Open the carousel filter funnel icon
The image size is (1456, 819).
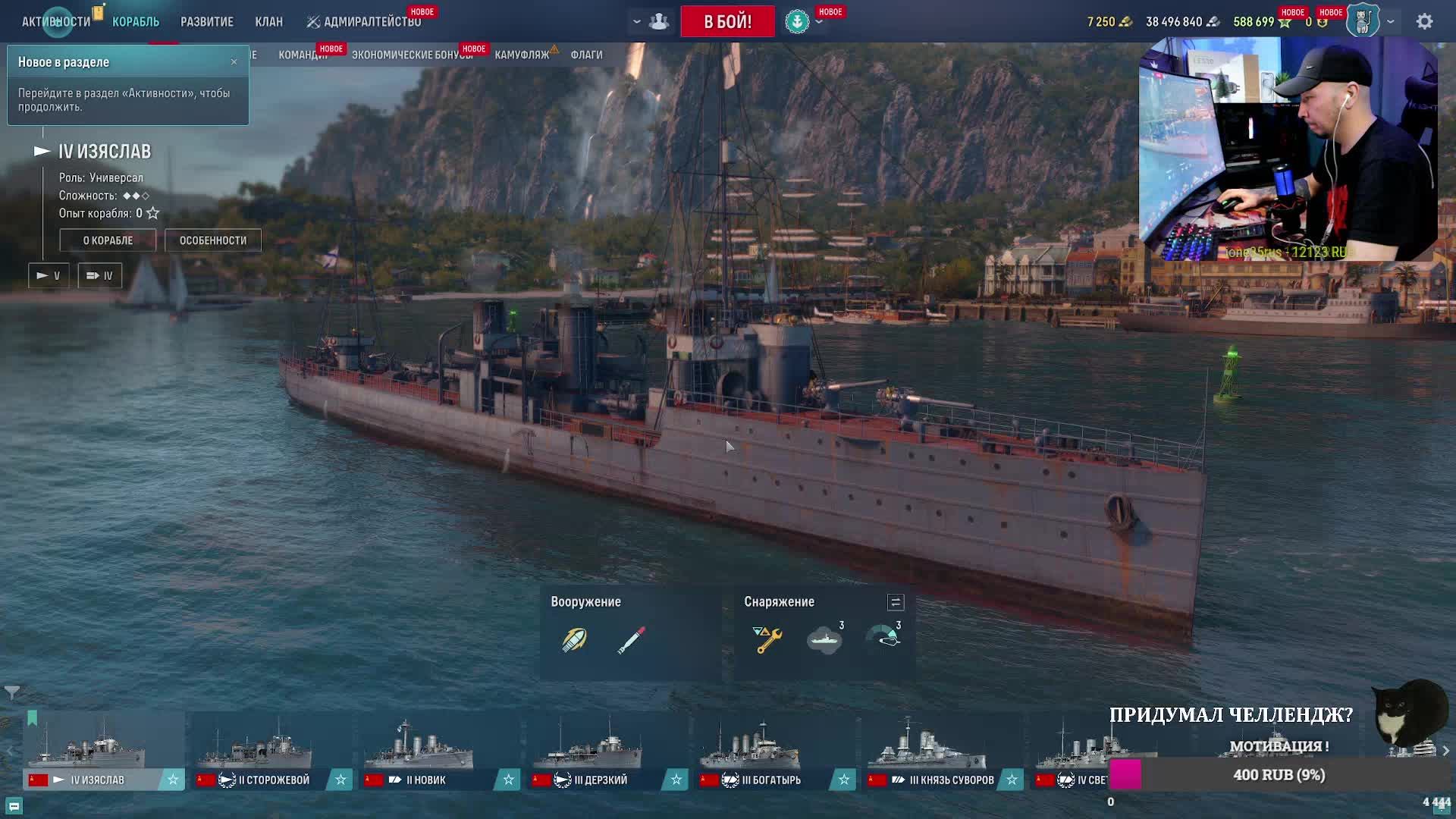[12, 692]
